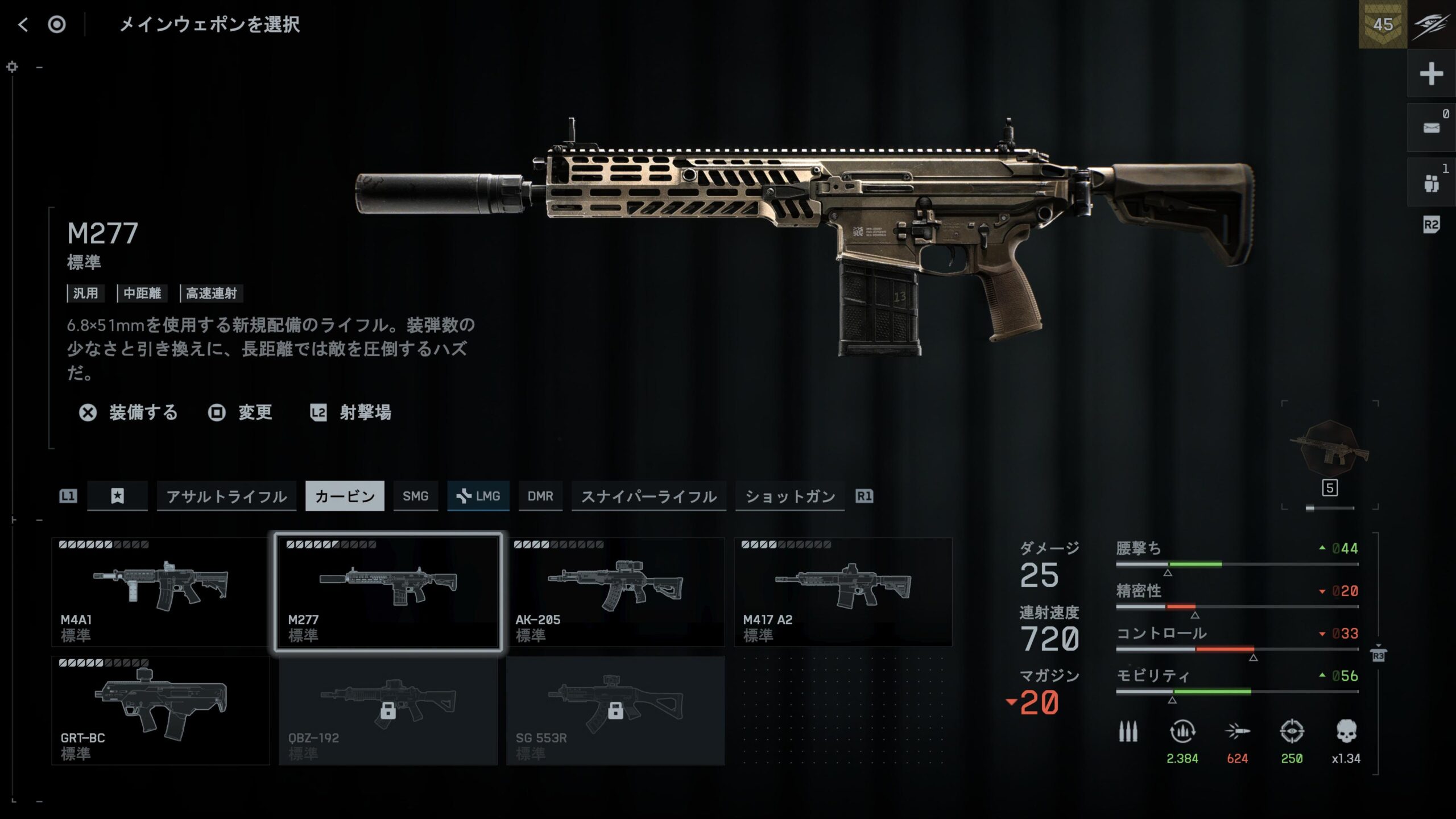
Task: Open the スナイパーライフル tab
Action: [648, 497]
